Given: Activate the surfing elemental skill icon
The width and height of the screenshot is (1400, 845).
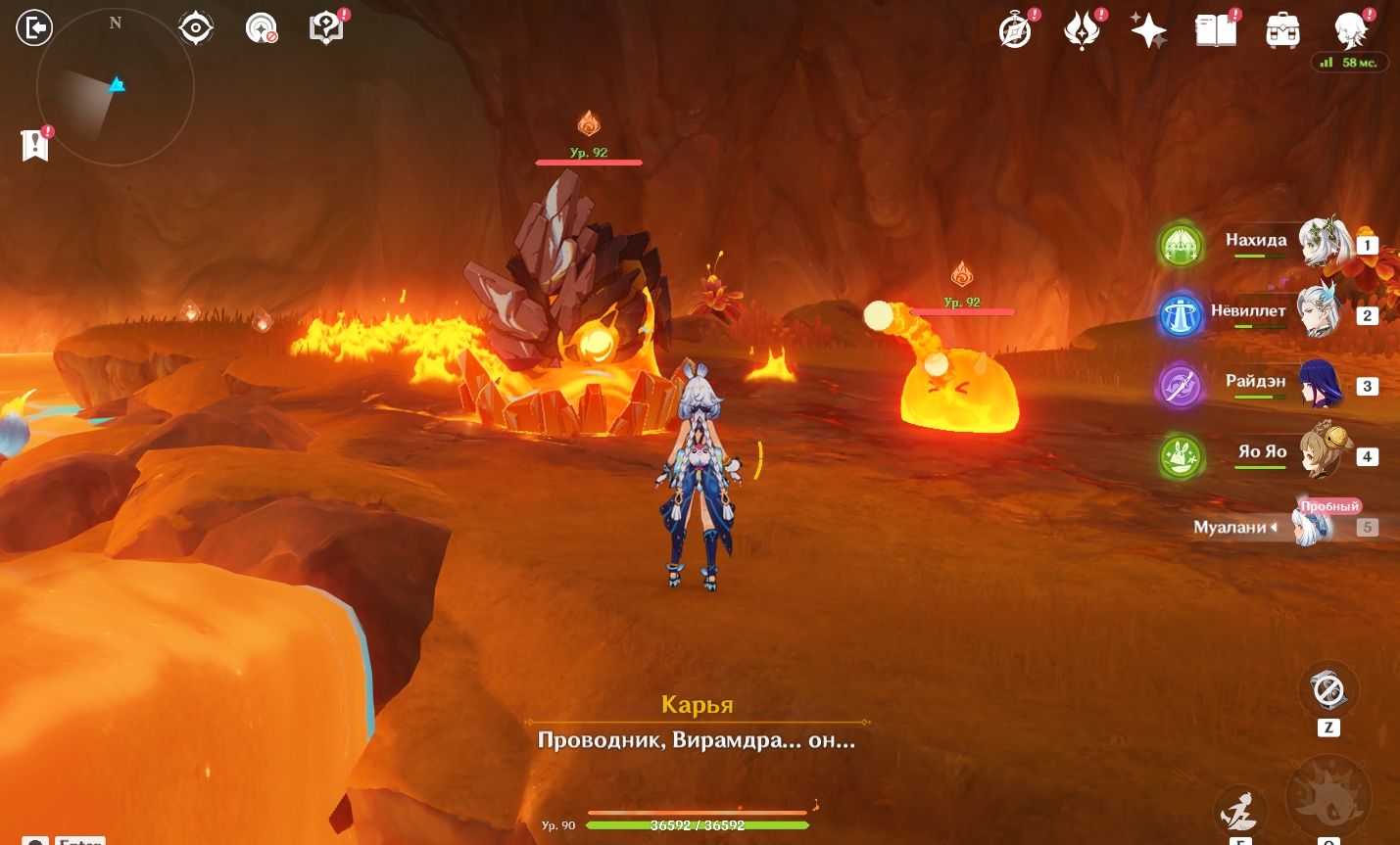Looking at the screenshot, I should click(x=1239, y=811).
